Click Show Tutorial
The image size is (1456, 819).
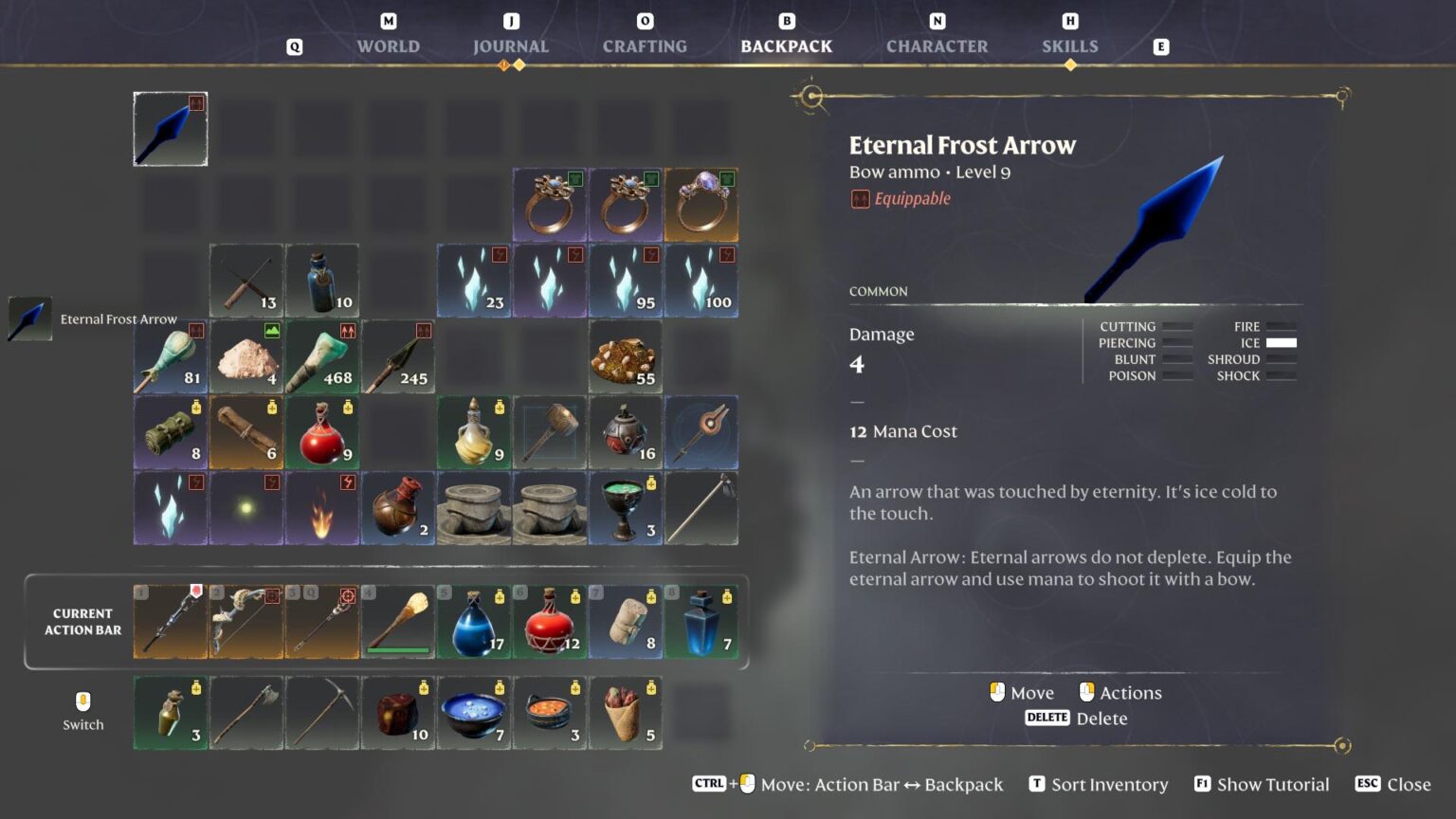click(x=1274, y=784)
